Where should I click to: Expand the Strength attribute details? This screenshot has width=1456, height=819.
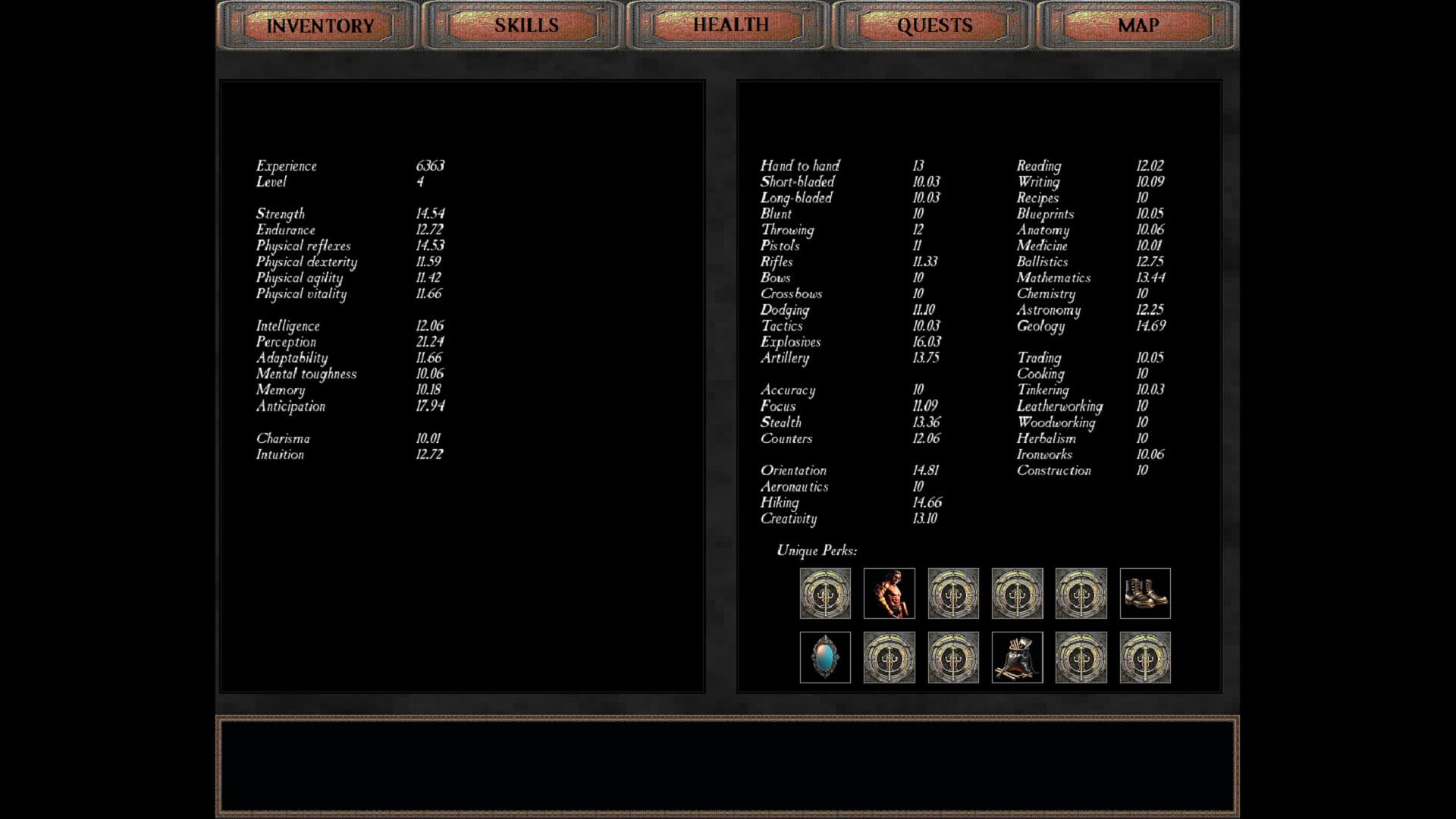[x=279, y=213]
